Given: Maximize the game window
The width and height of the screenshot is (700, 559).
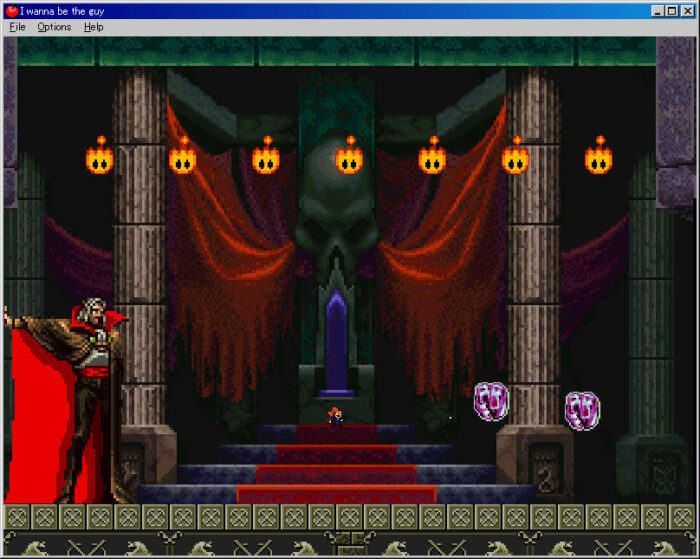Looking at the screenshot, I should (x=672, y=11).
